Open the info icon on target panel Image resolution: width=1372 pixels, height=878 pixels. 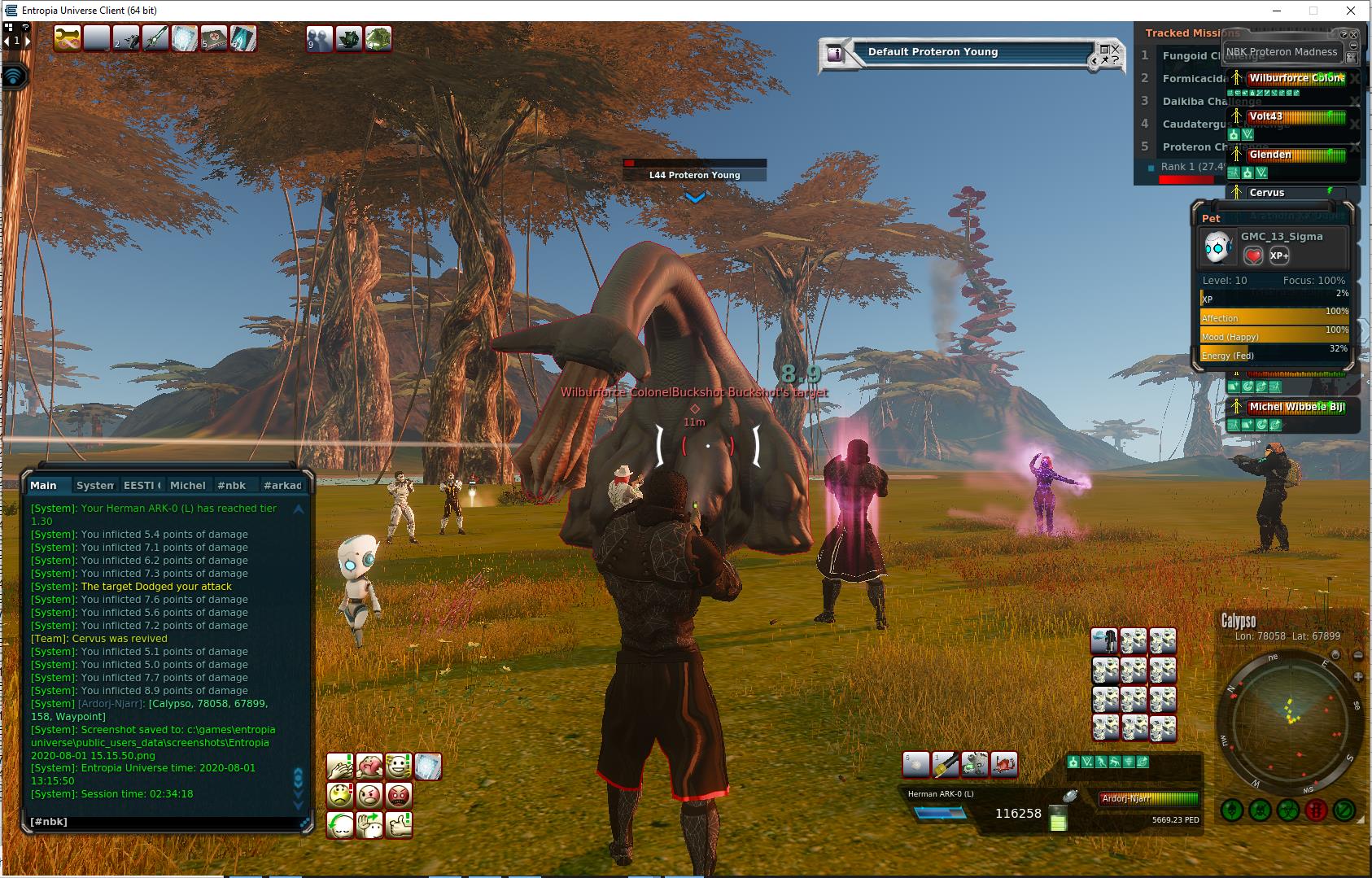[835, 54]
